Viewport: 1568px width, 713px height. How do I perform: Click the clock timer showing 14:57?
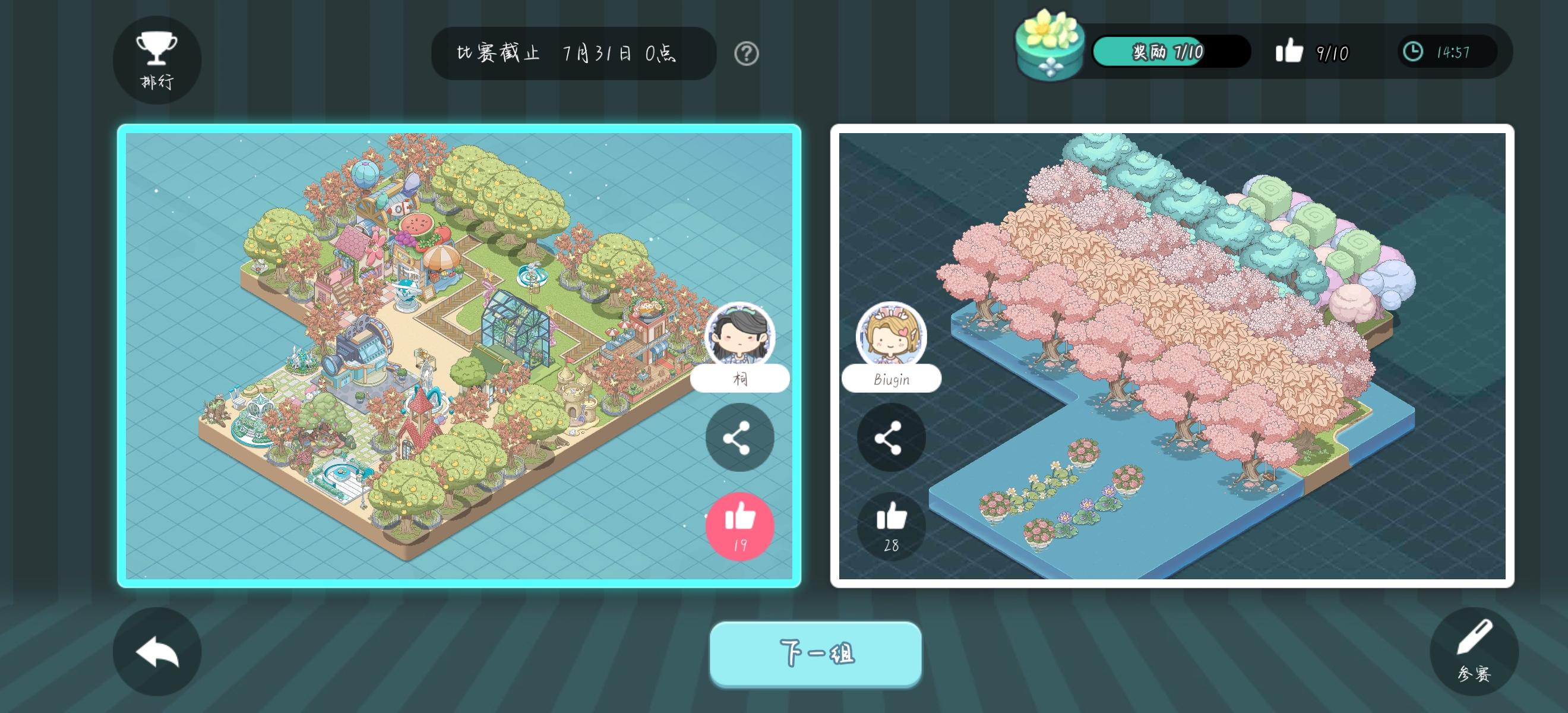pyautogui.click(x=1447, y=52)
